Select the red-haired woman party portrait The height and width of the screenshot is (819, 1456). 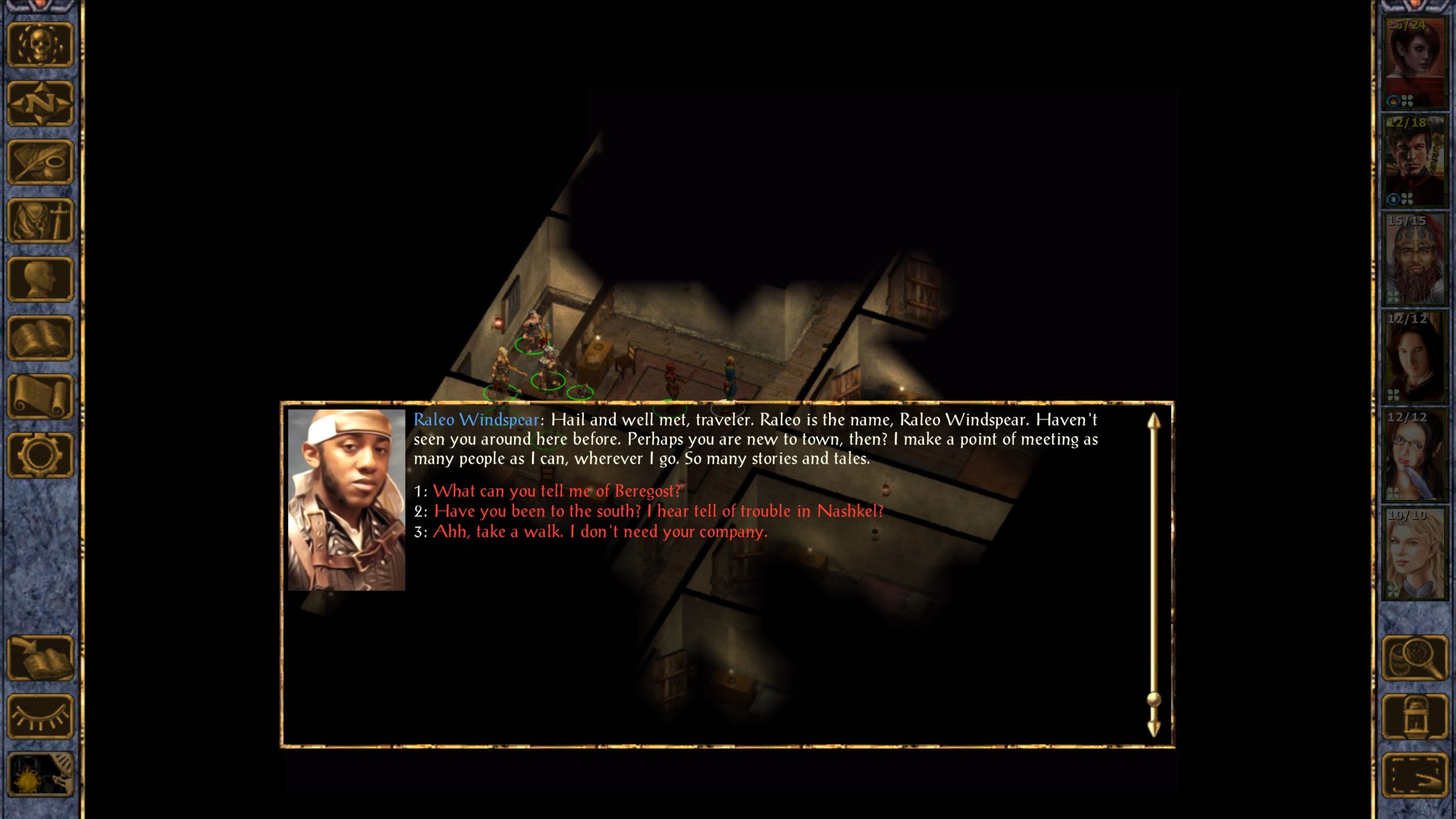[1414, 63]
